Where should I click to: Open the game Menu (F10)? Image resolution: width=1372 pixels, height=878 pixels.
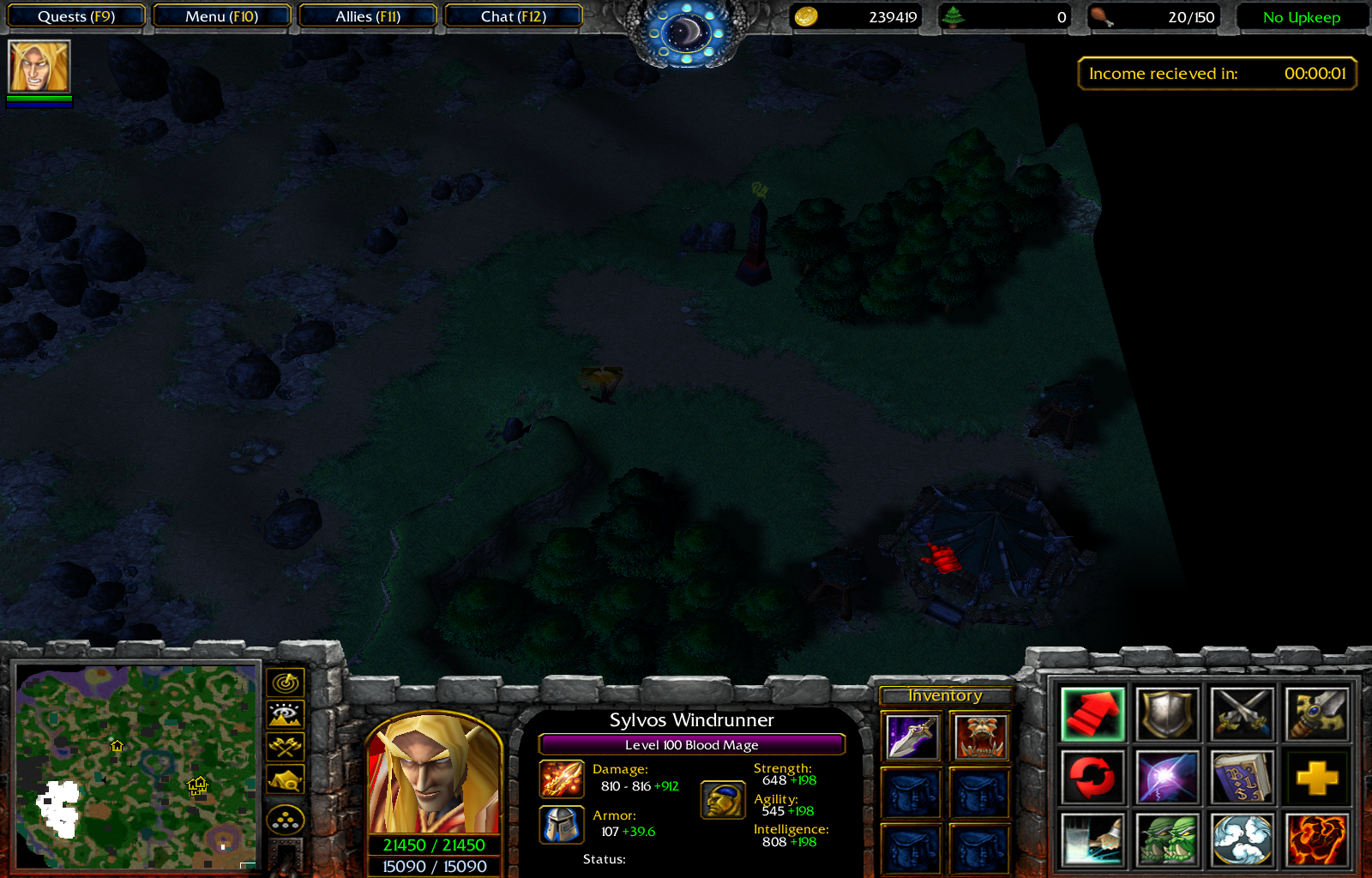[221, 16]
